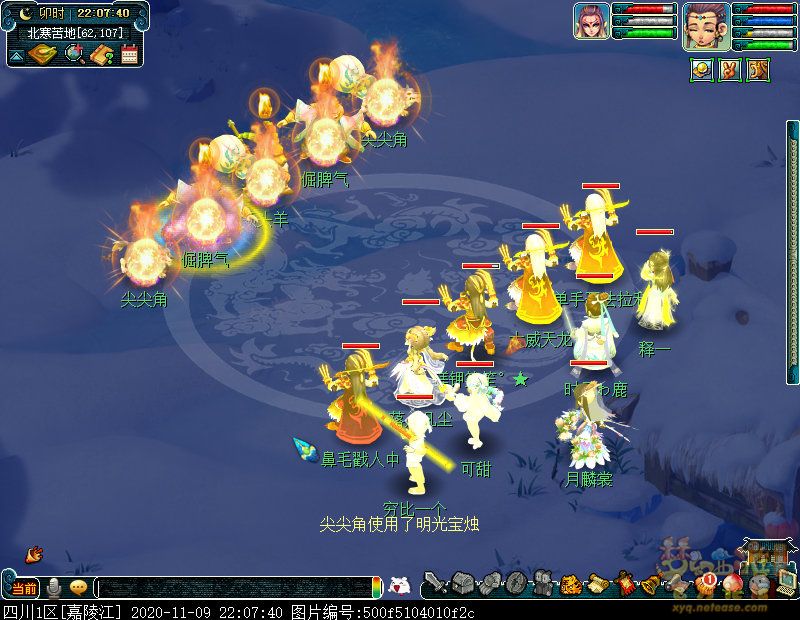
Task: Open the treasure chest inventory icon
Action: (462, 583)
